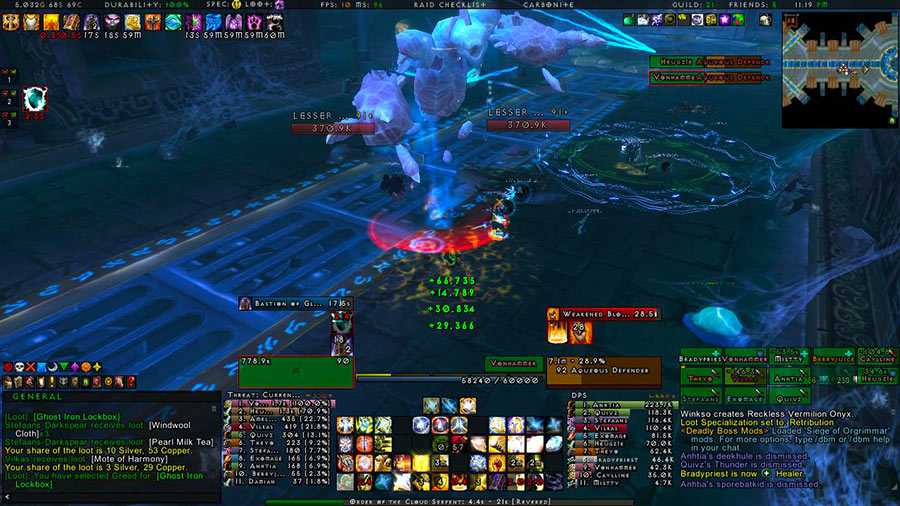The height and width of the screenshot is (506, 900).
Task: Open the Friends list in top bar
Action: 752,5
